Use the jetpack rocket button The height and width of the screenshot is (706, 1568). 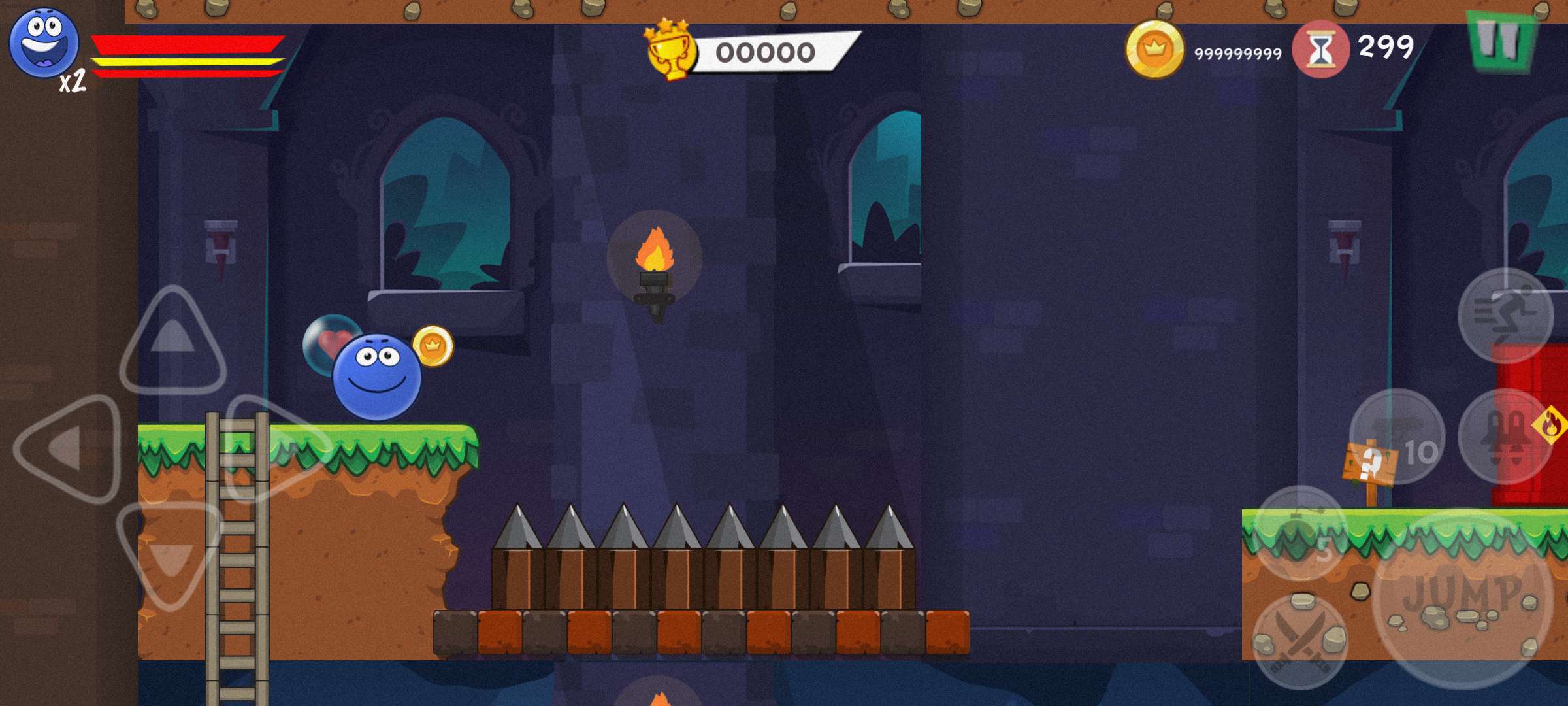(x=1505, y=436)
